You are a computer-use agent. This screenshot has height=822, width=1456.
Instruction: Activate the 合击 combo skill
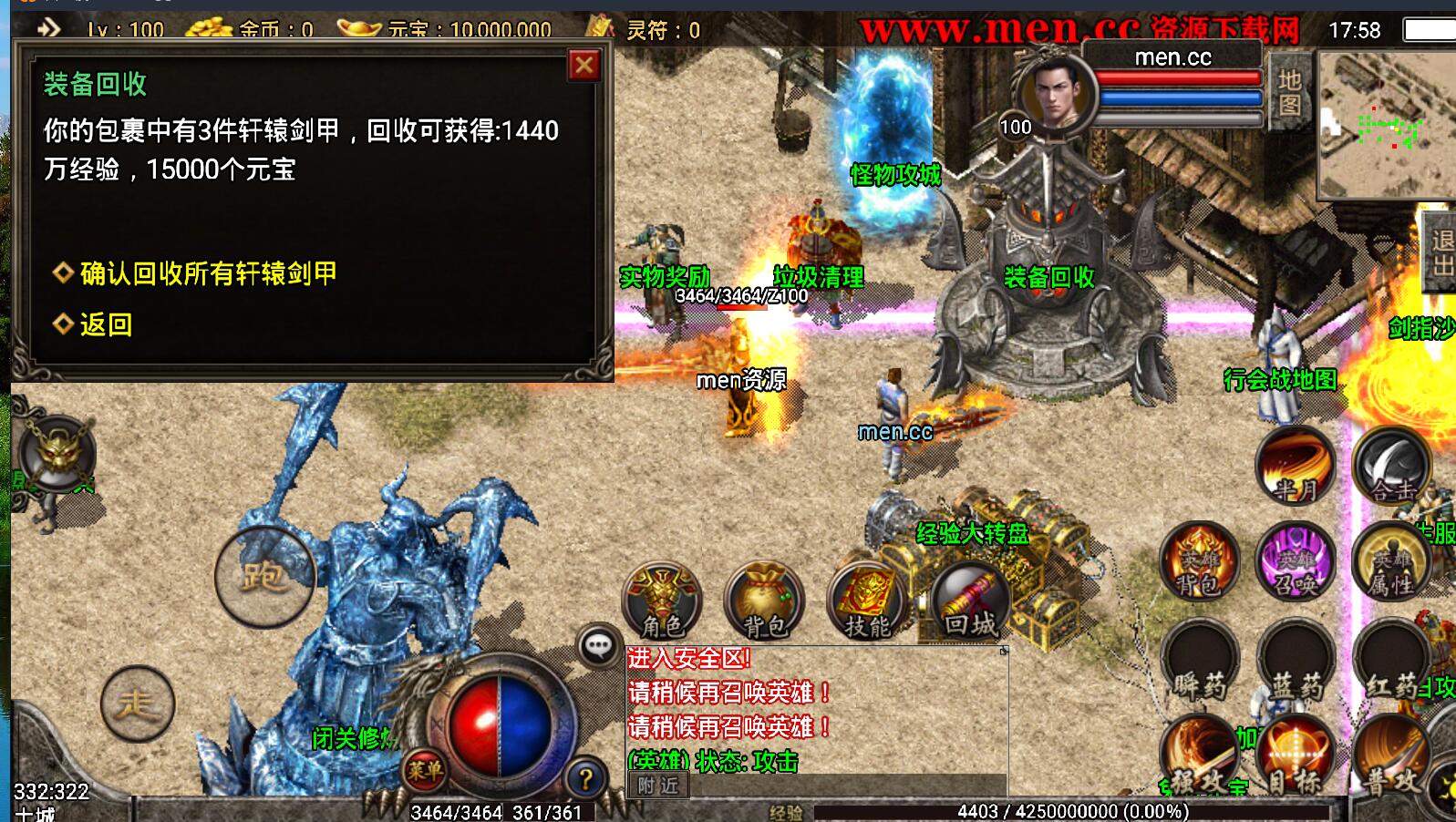click(x=1391, y=467)
